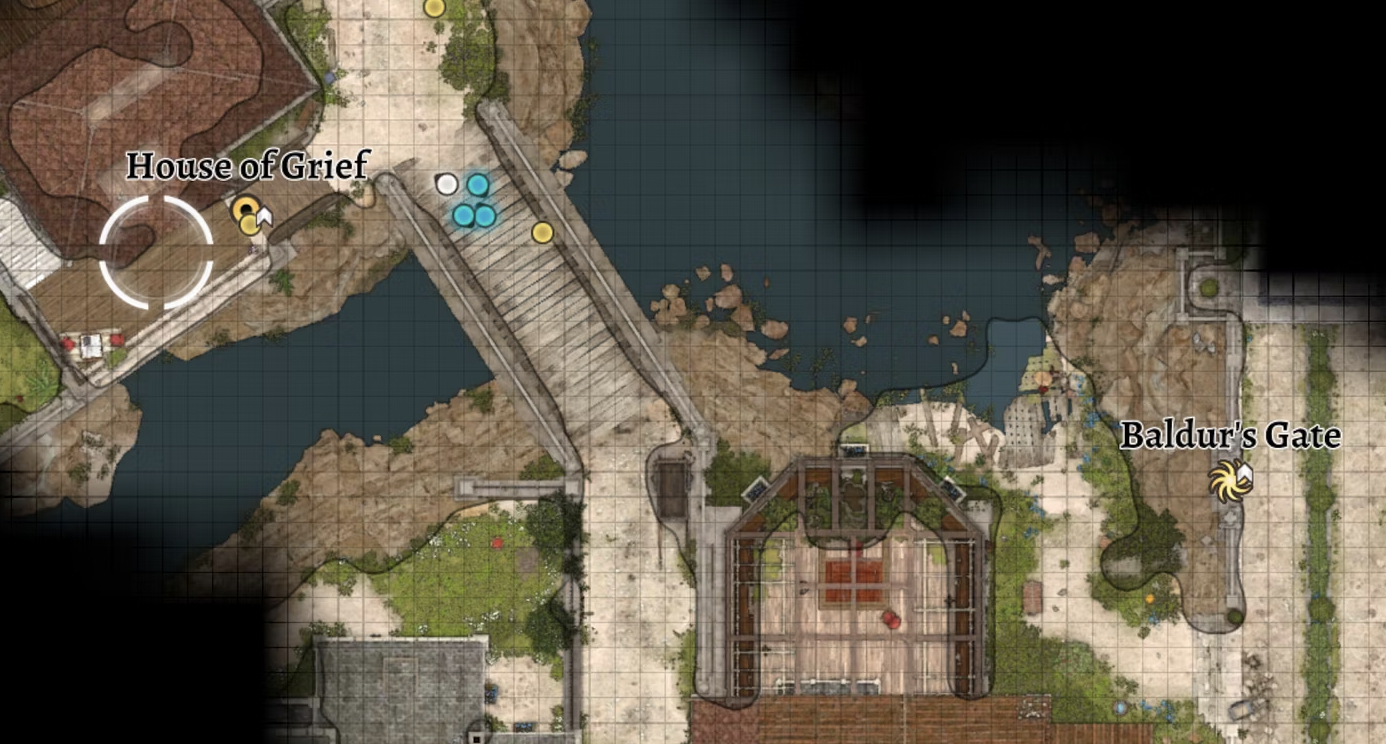Screen dimensions: 1386x744
Task: Click the House of Grief entrance marker icon
Action: point(244,210)
